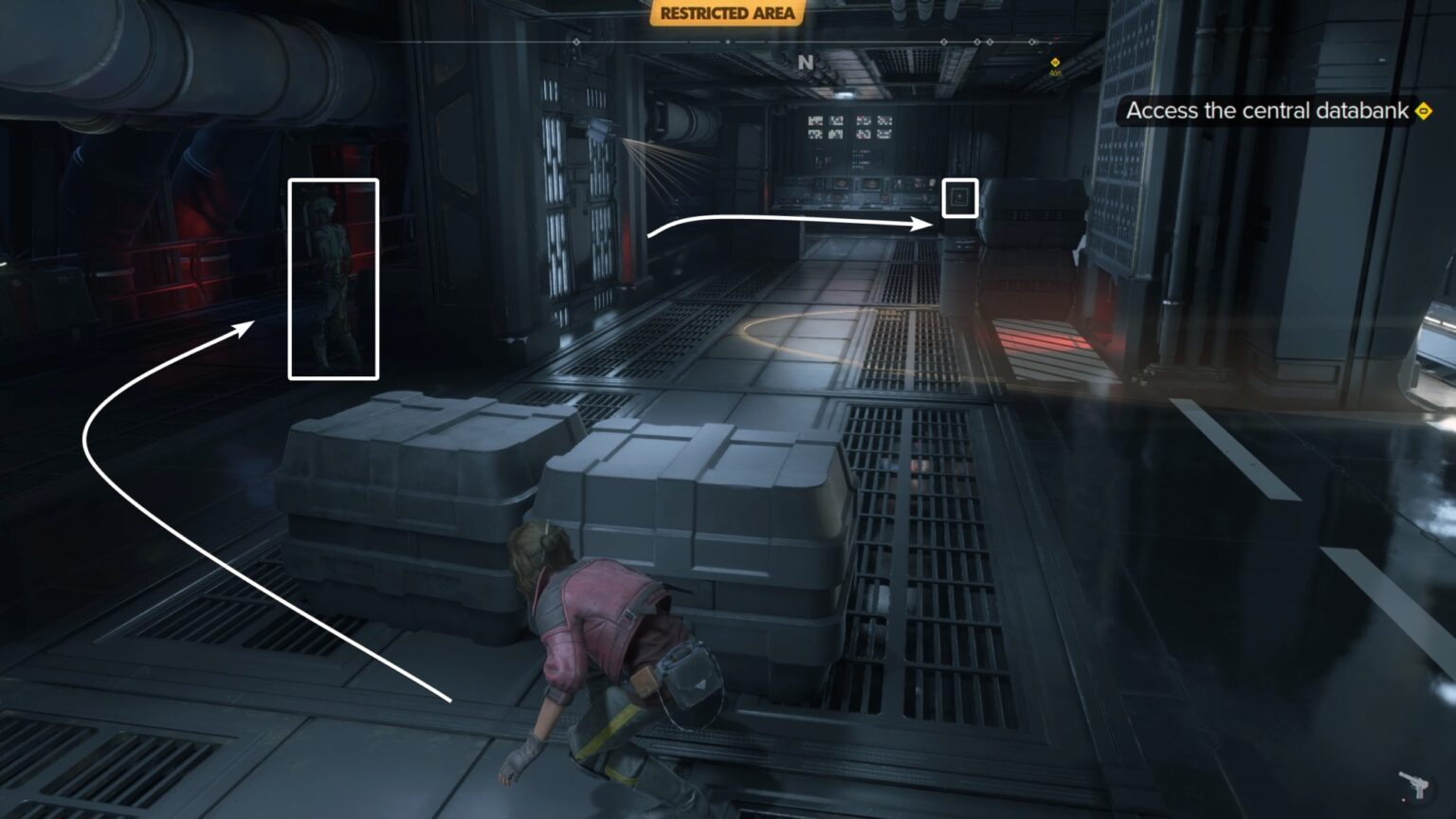Select the blaster pistol icon in the corner

(x=1412, y=785)
